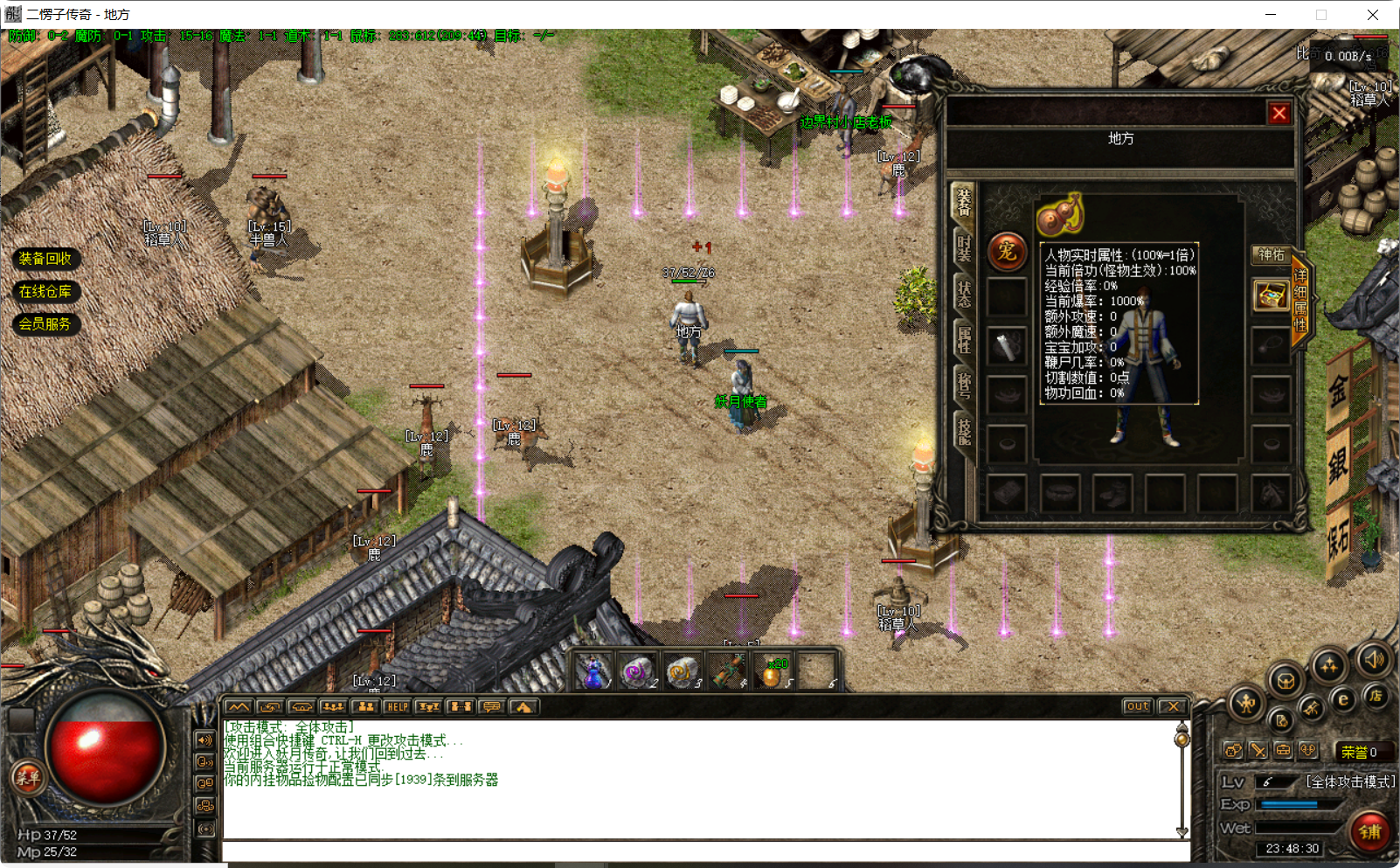Viewport: 1400px width, 868px height.
Task: Click the 店 shop icon near bottom right
Action: click(1376, 697)
